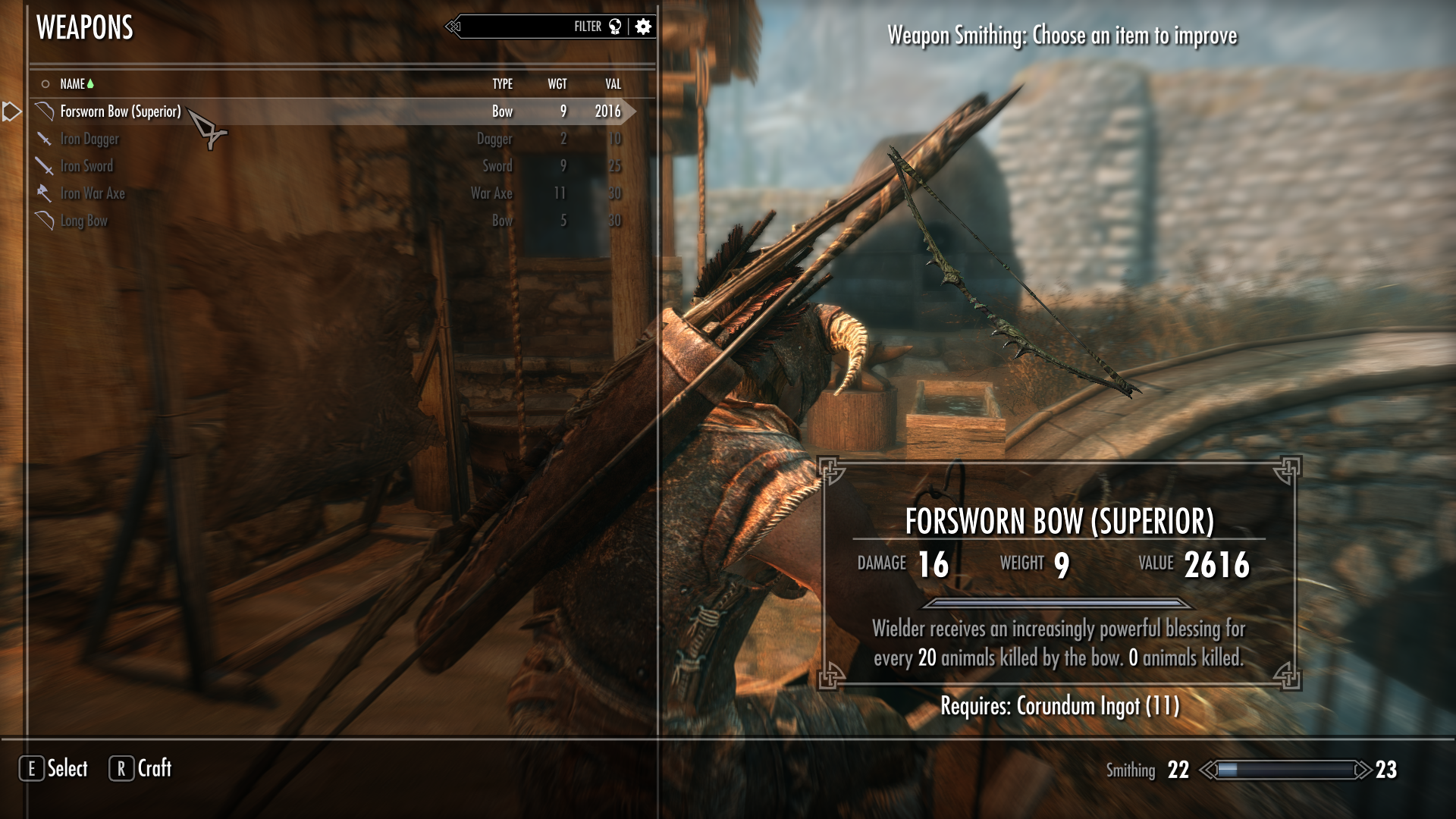Click the Iron War Axe icon
The height and width of the screenshot is (819, 1456).
(43, 193)
